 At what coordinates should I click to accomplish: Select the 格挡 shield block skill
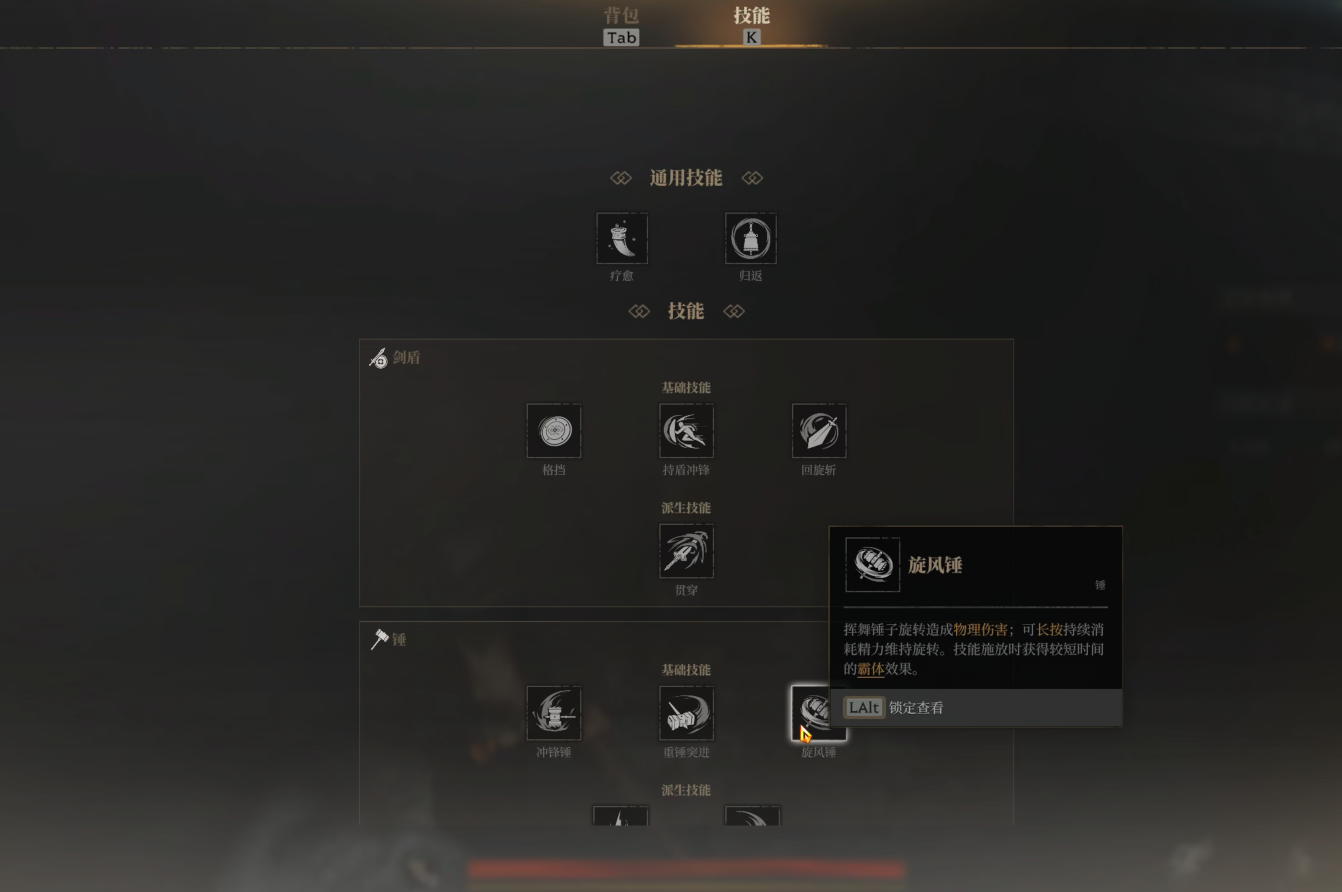pos(554,431)
